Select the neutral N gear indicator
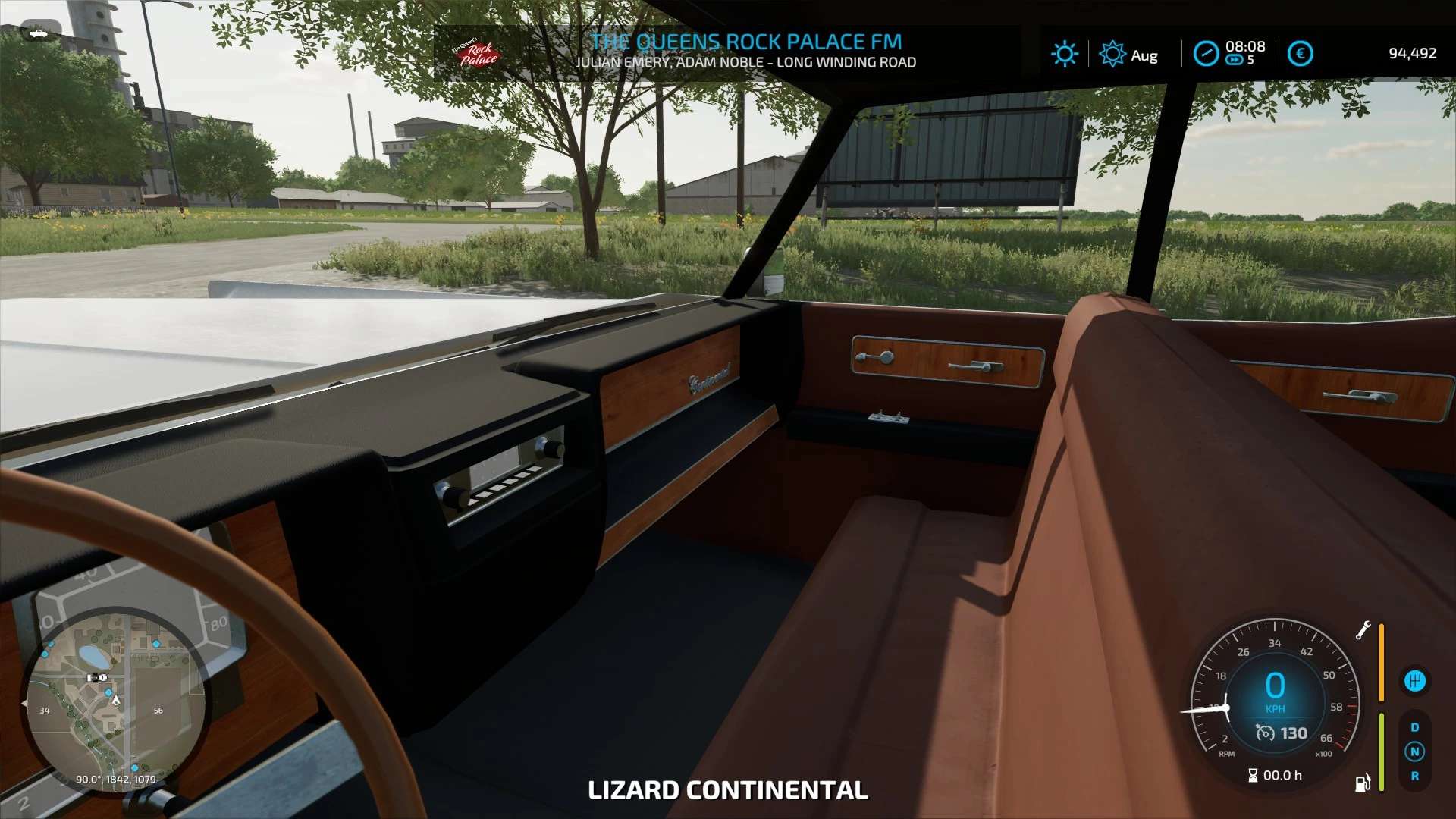1456x819 pixels. coord(1414,752)
